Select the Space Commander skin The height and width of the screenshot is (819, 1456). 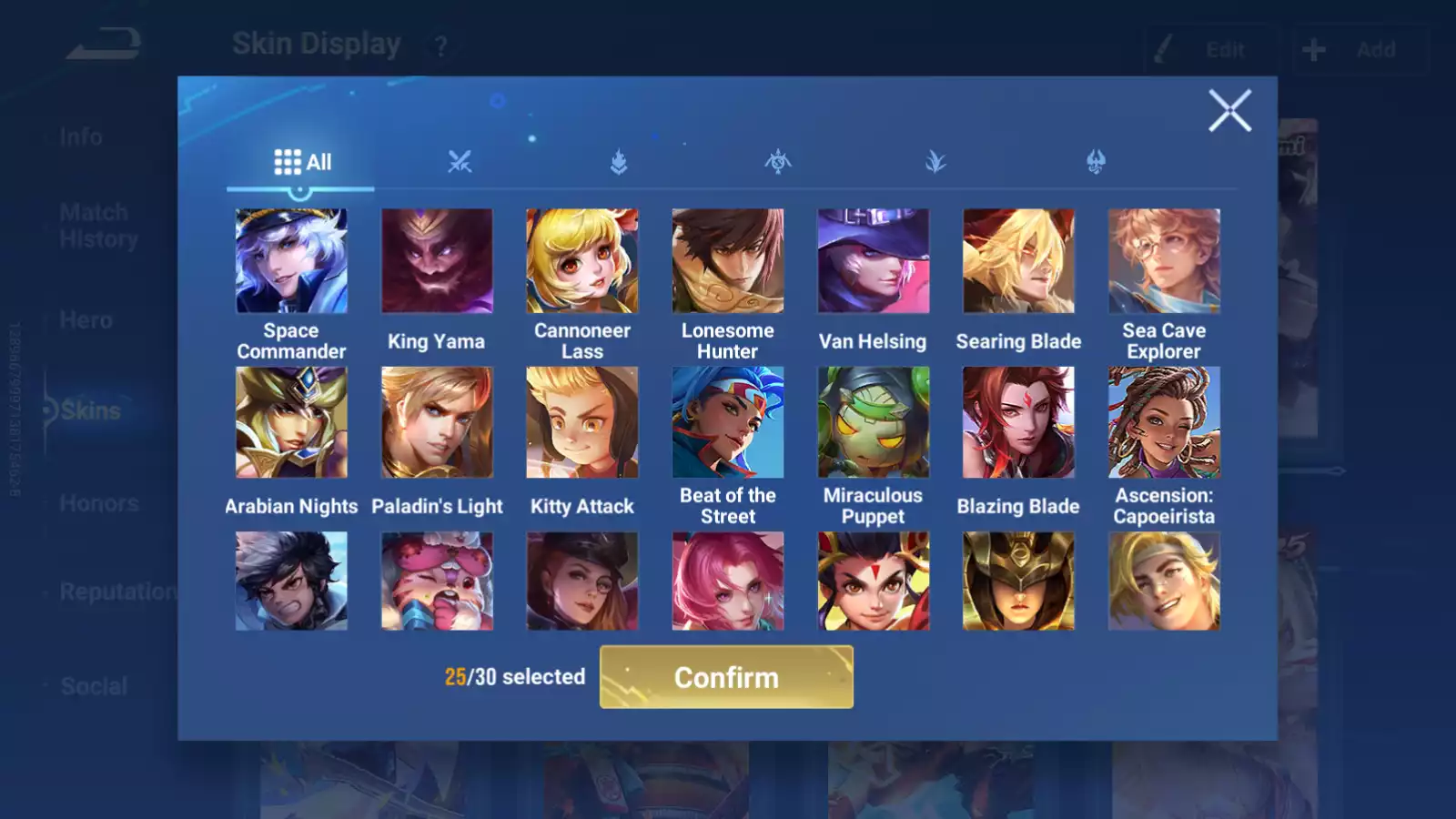(x=291, y=261)
